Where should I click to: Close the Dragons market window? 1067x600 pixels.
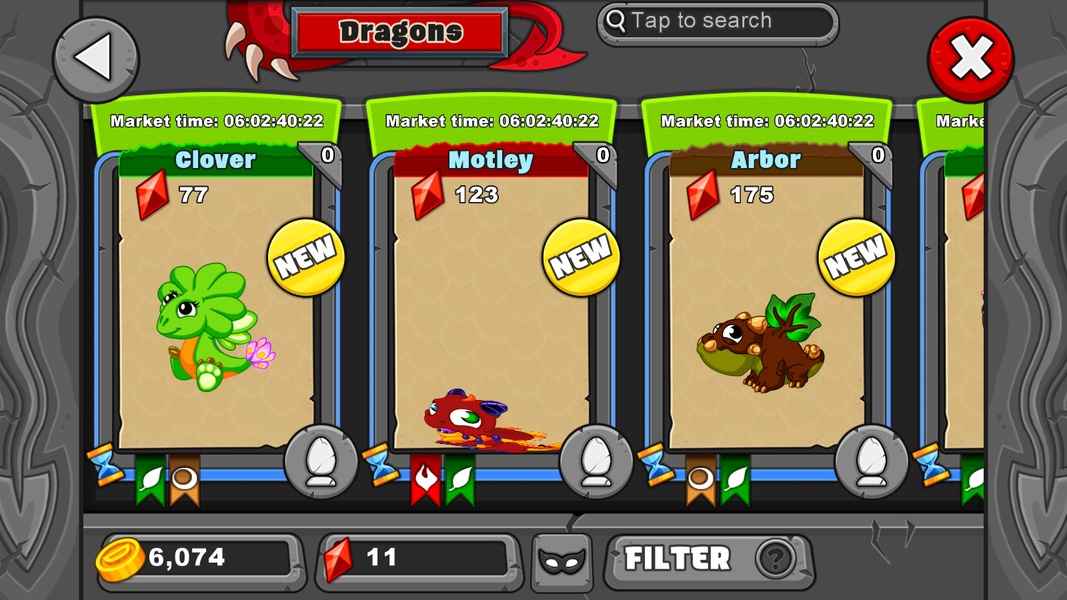tap(970, 60)
